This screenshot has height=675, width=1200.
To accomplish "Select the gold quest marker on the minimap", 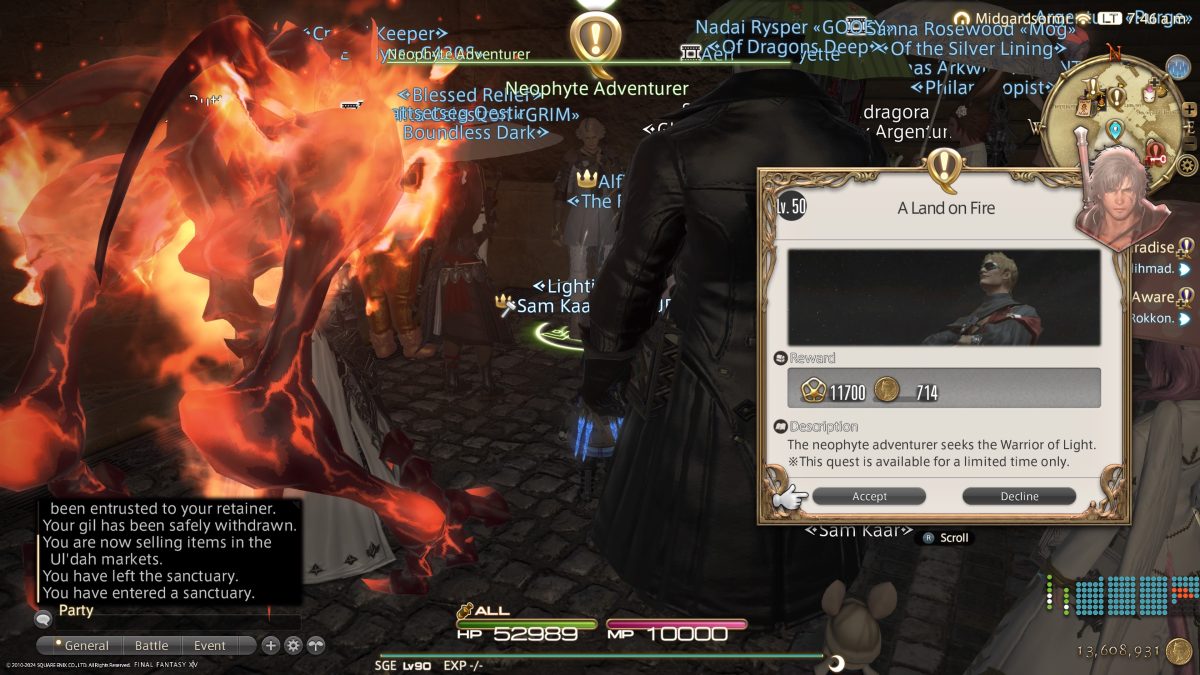I will click(x=1117, y=97).
